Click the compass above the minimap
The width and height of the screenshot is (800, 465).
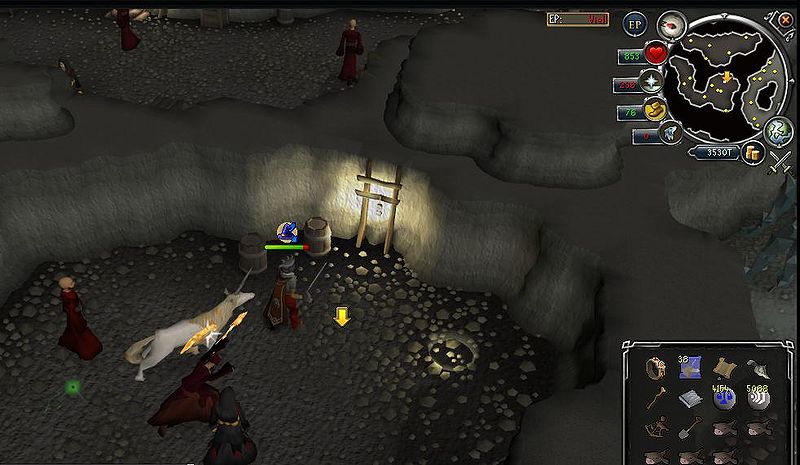(x=669, y=25)
